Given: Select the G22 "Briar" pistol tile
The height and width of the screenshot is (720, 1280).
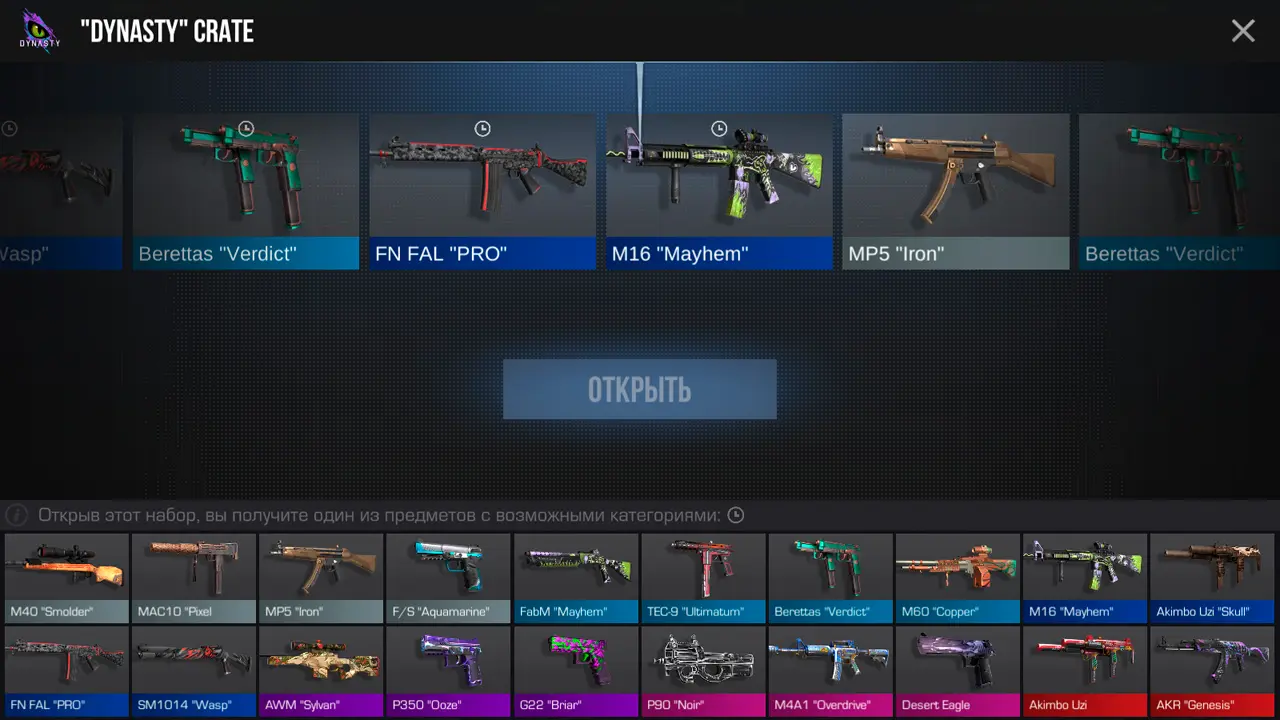Looking at the screenshot, I should pyautogui.click(x=576, y=671).
